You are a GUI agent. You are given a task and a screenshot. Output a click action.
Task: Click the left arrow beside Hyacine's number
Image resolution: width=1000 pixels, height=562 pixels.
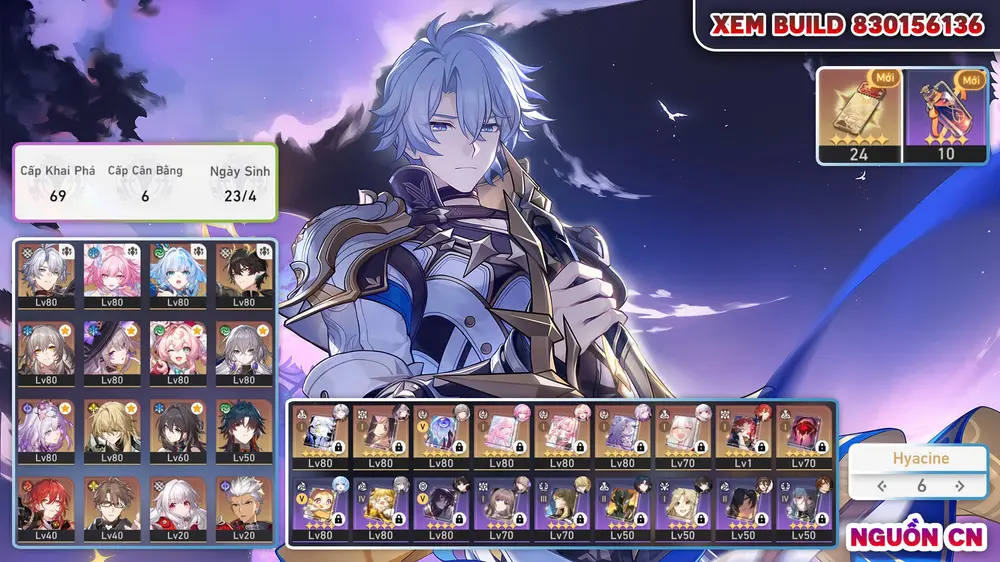pos(882,486)
